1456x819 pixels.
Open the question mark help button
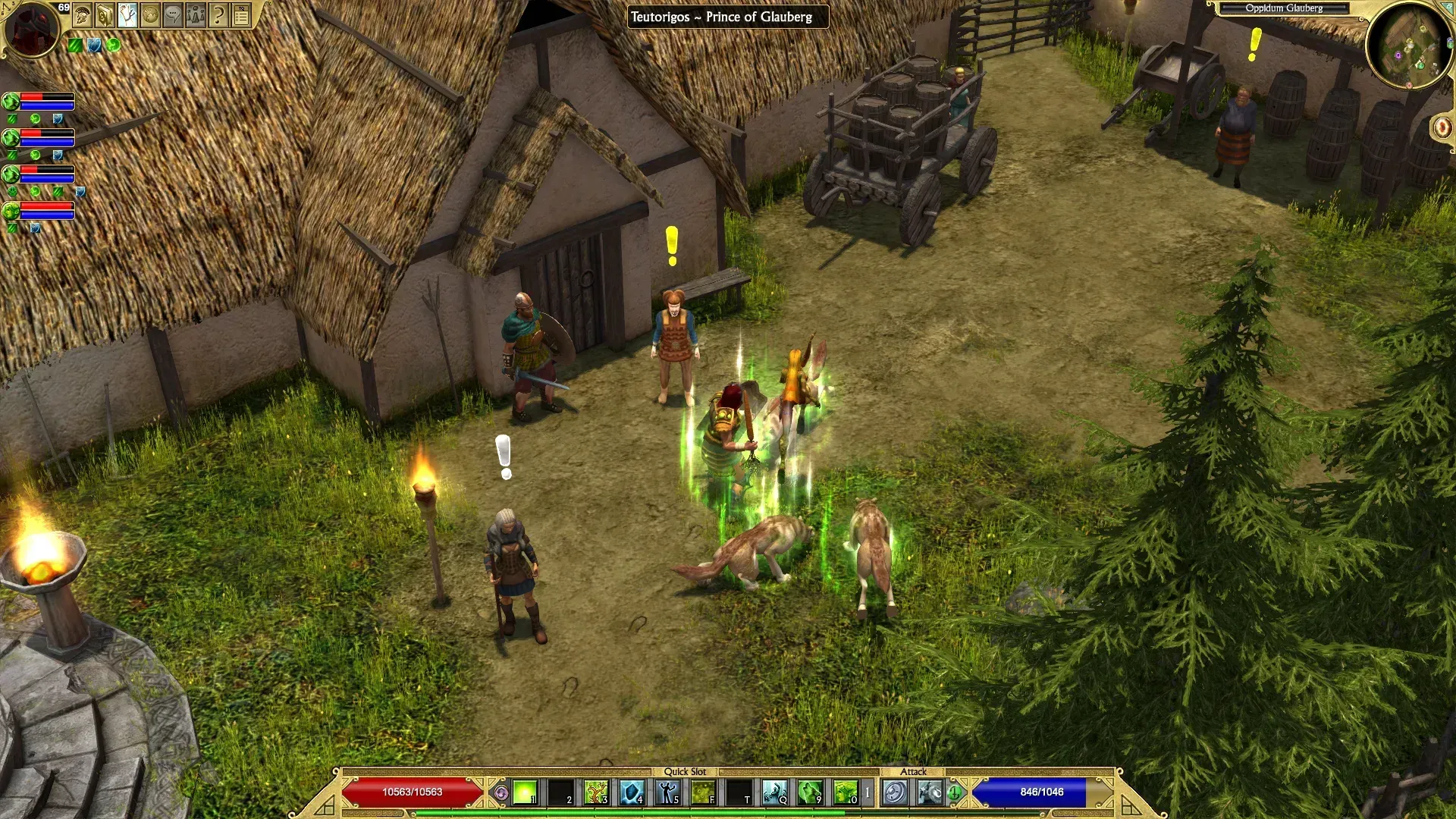click(218, 15)
